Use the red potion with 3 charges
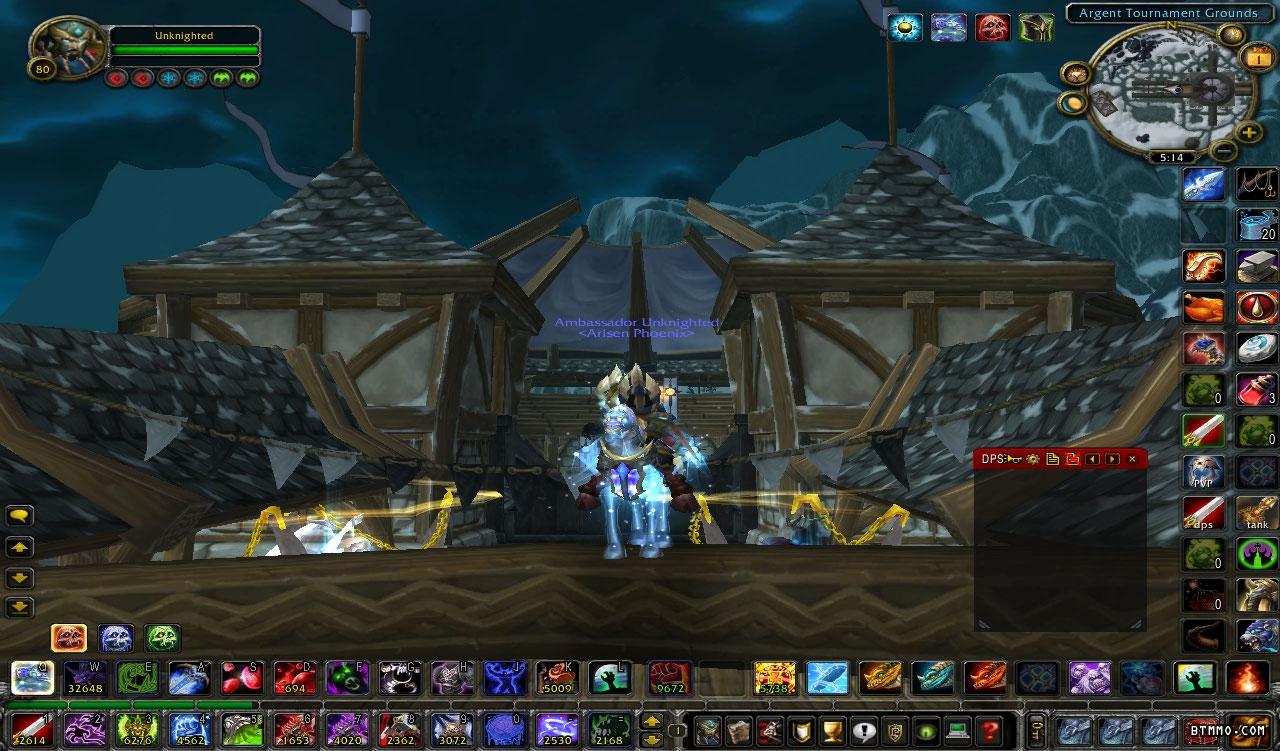Screen dimensions: 1280x751 1256,389
